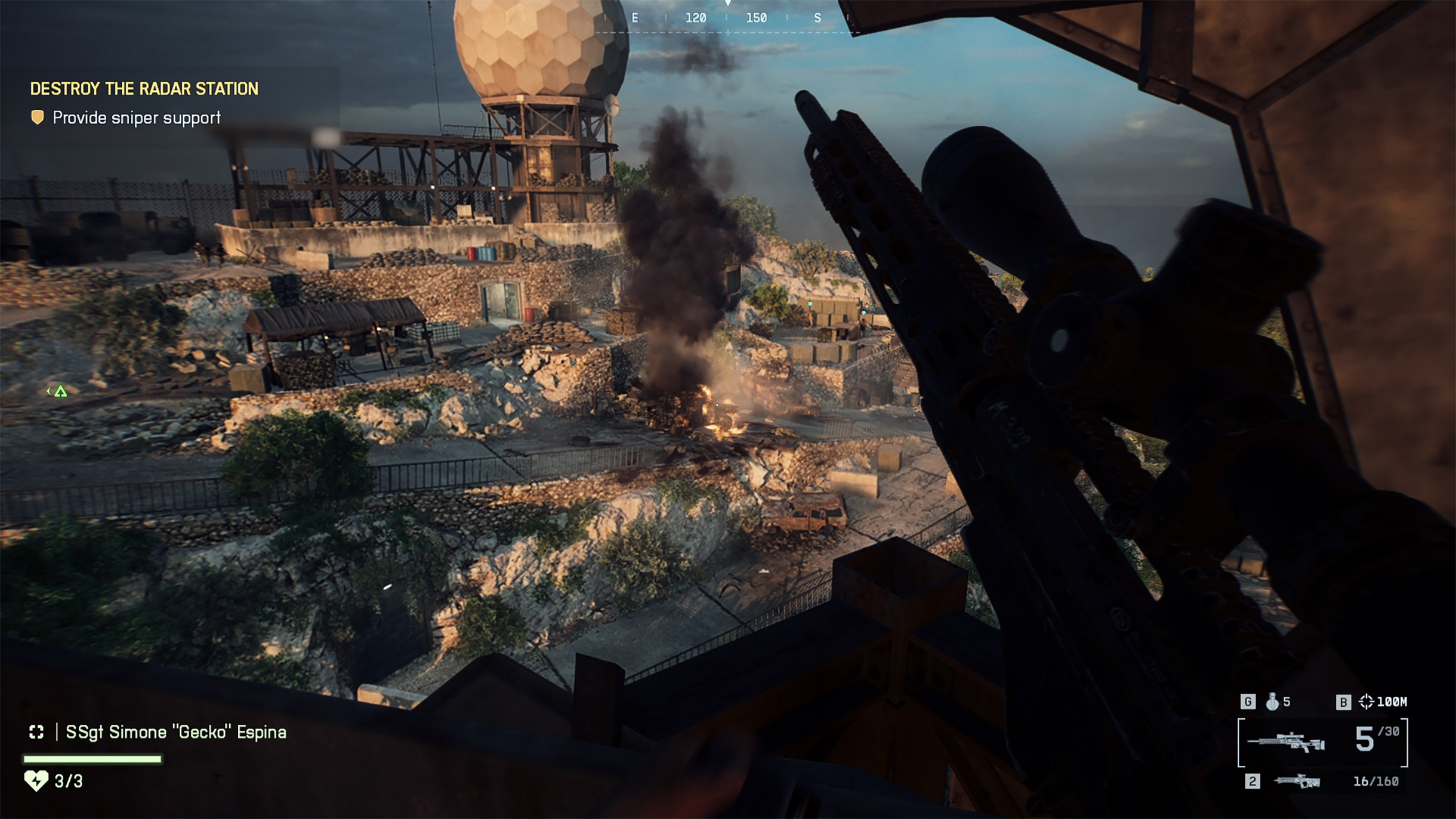Click the compass bar heading strip
Image resolution: width=1456 pixels, height=819 pixels.
pos(727,18)
